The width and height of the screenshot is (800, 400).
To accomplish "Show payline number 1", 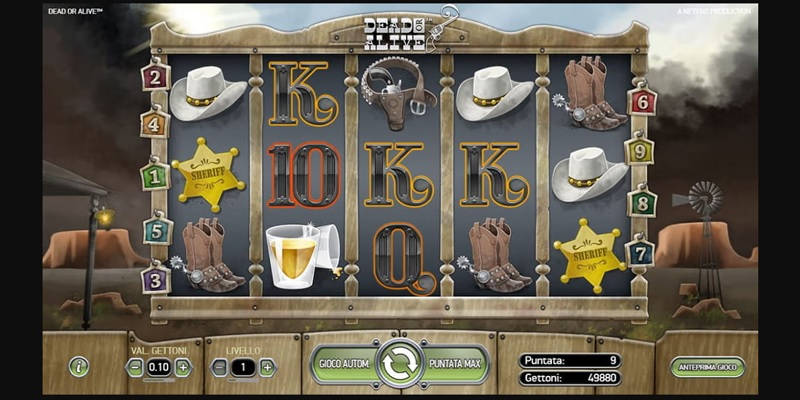I will click(x=155, y=176).
